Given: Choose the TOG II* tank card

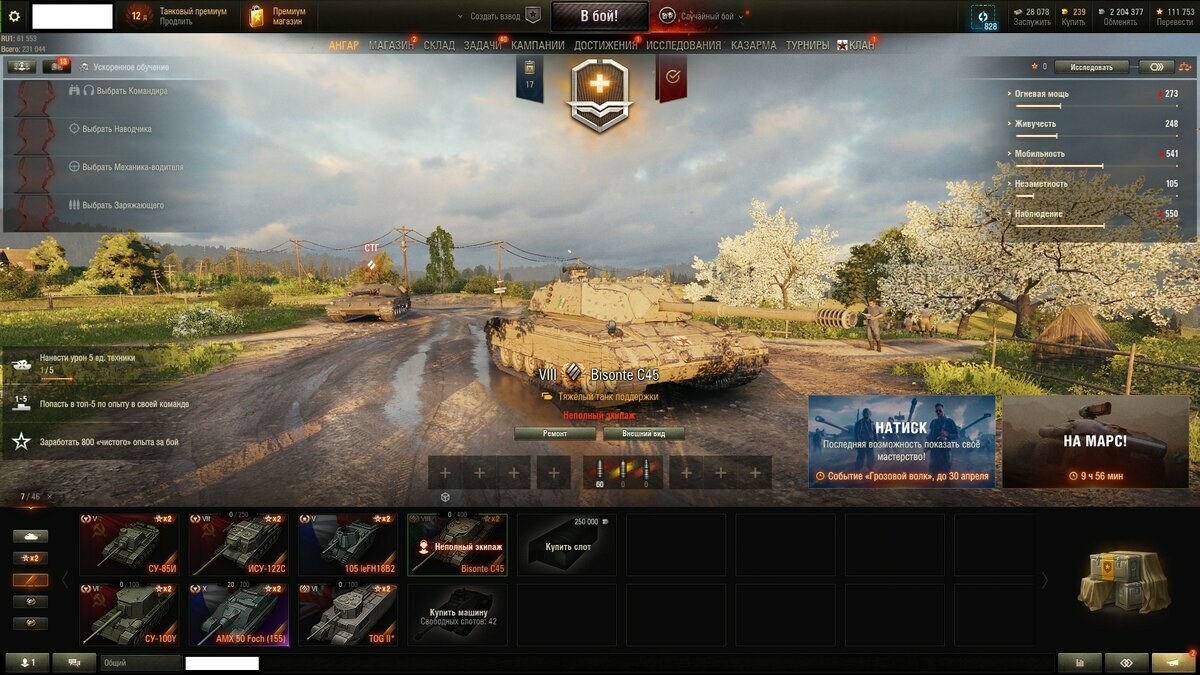Looking at the screenshot, I should pos(347,615).
